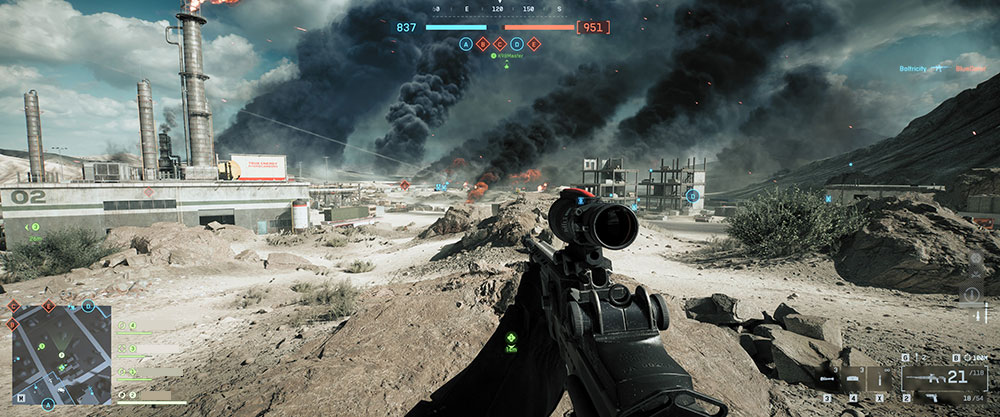Click objective A marker on the minimap edge

(x=47, y=405)
